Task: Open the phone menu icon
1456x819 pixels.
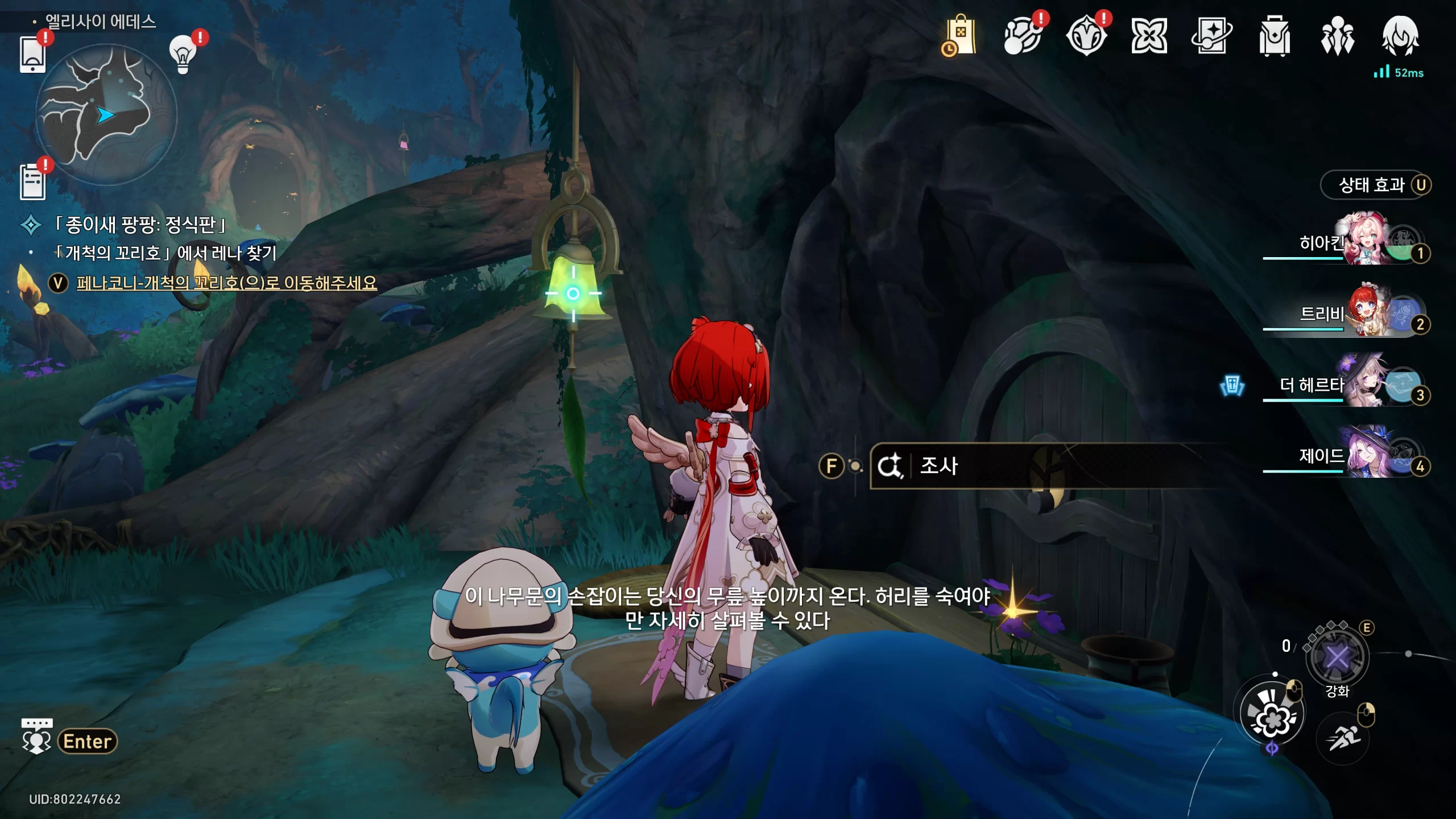Action: click(x=32, y=54)
